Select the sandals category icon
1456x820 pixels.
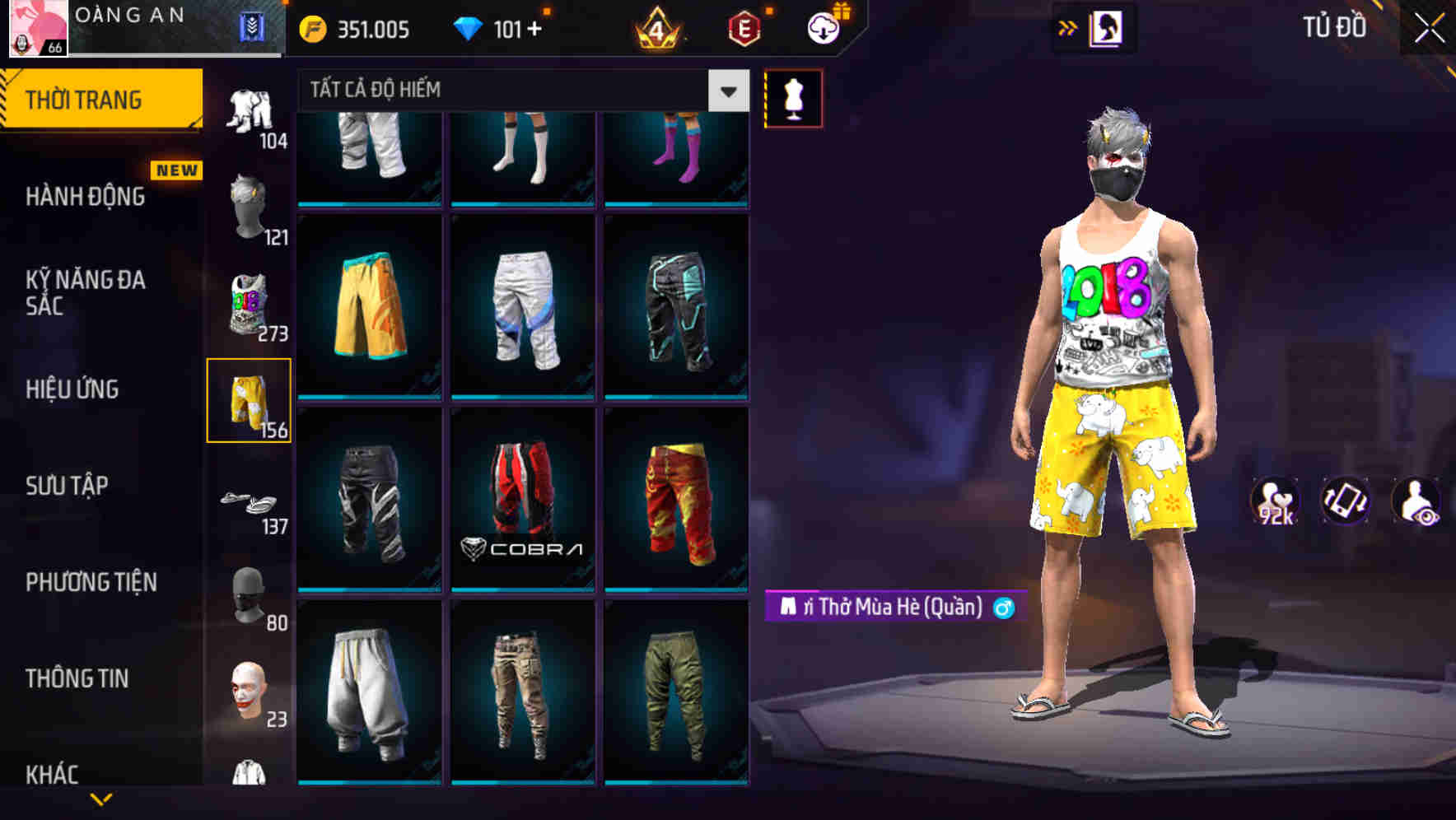[250, 502]
